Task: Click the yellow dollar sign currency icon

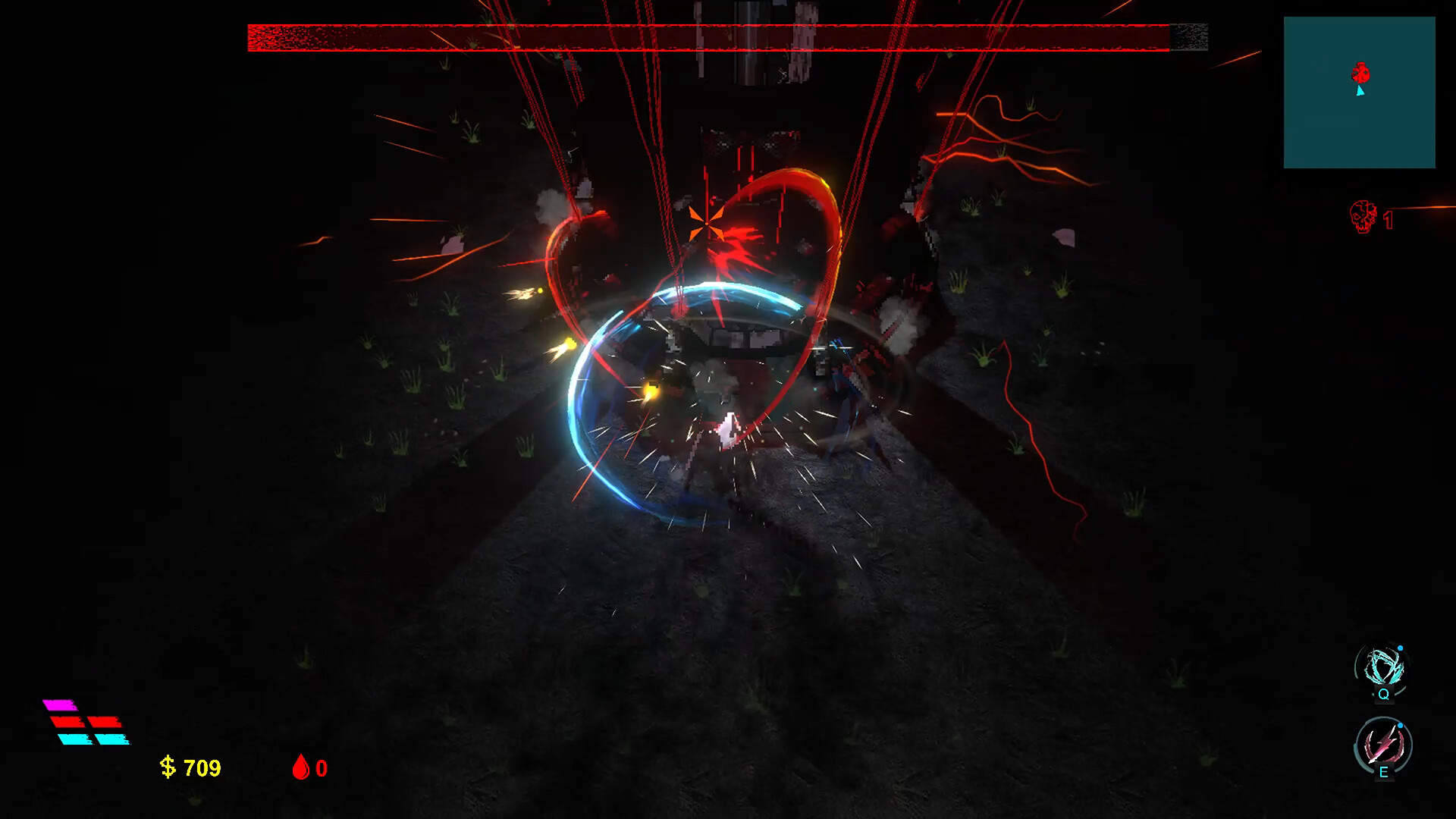Action: coord(168,768)
